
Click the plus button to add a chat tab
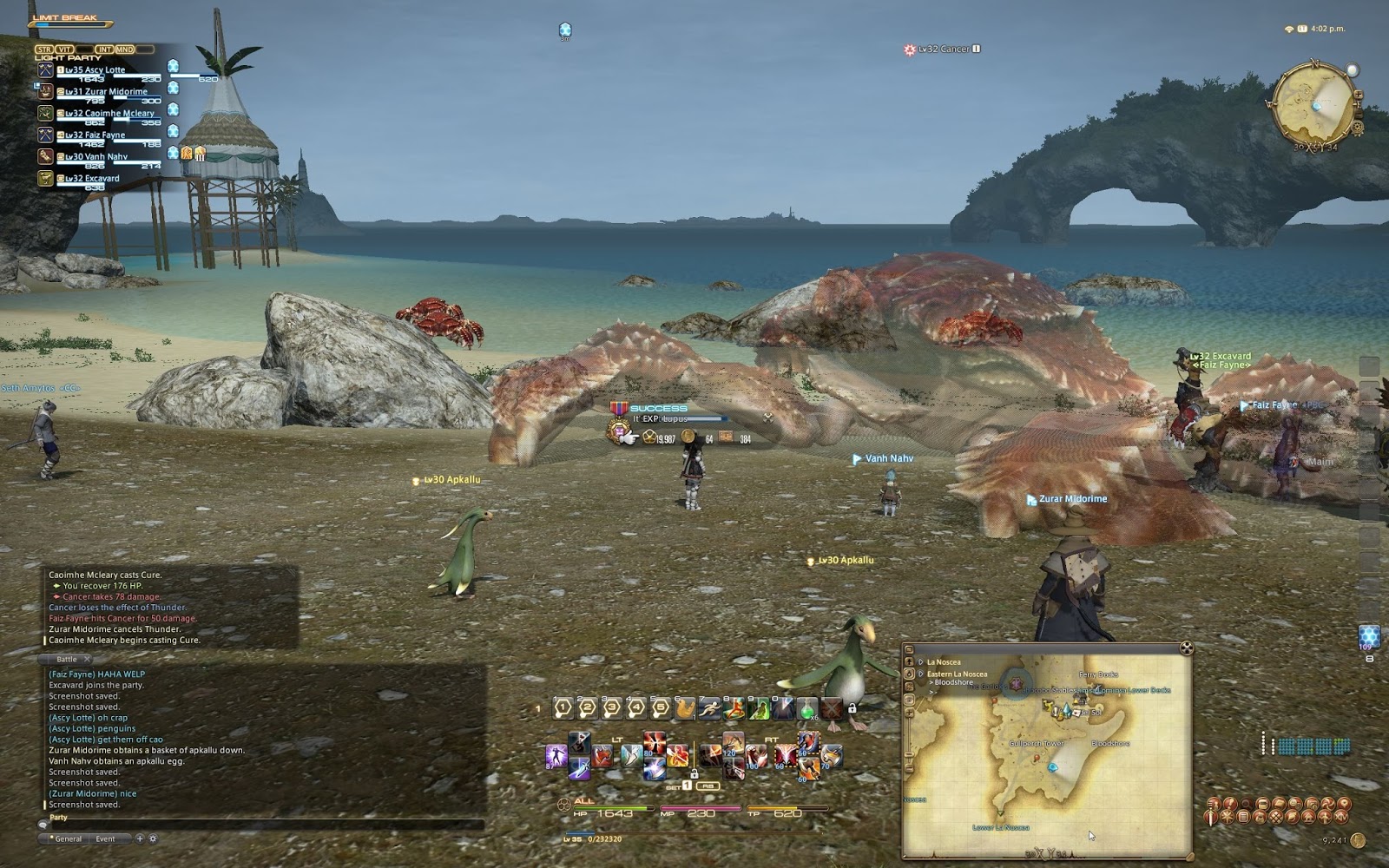(140, 838)
